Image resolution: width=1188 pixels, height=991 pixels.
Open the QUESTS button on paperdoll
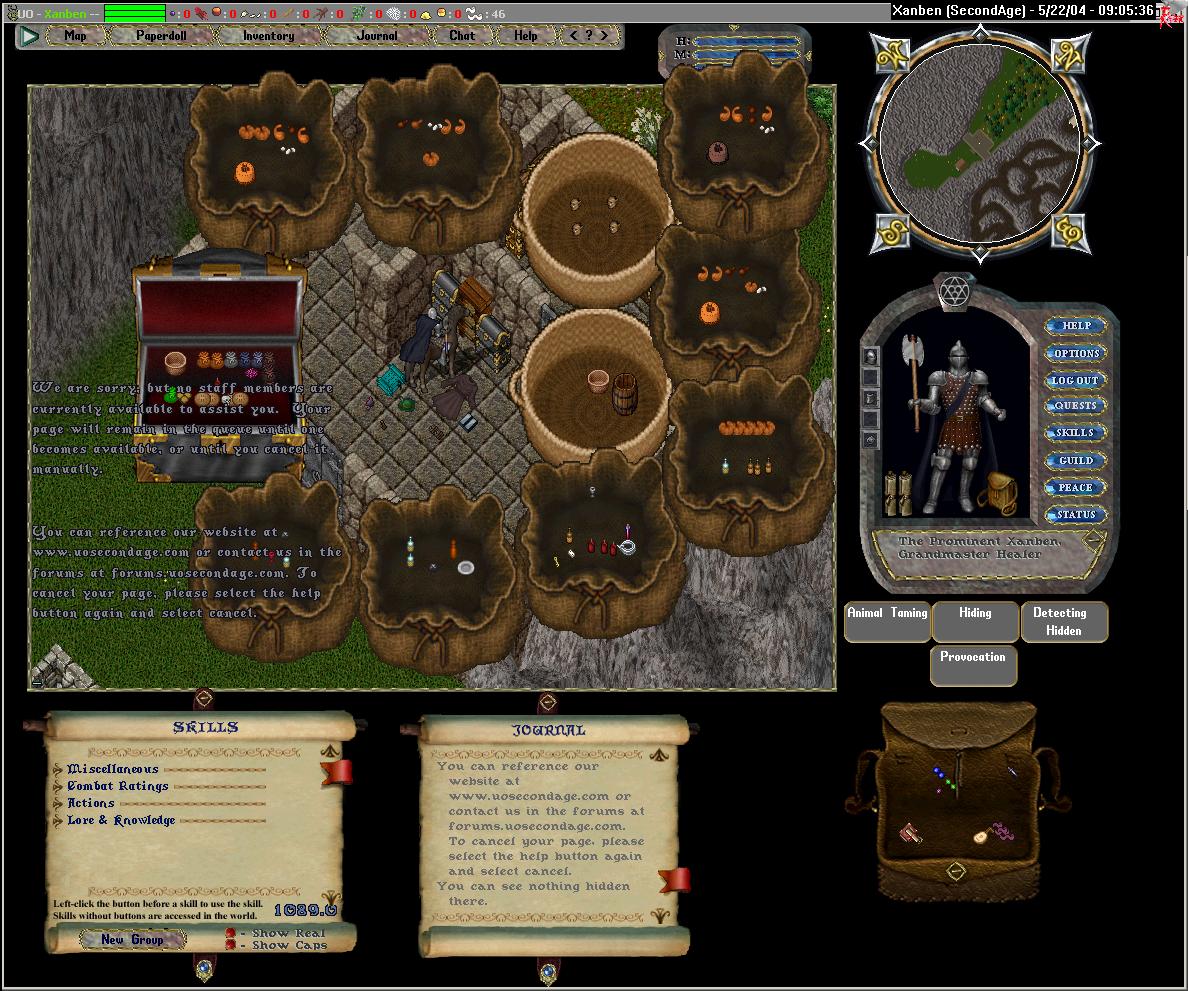pos(1076,406)
